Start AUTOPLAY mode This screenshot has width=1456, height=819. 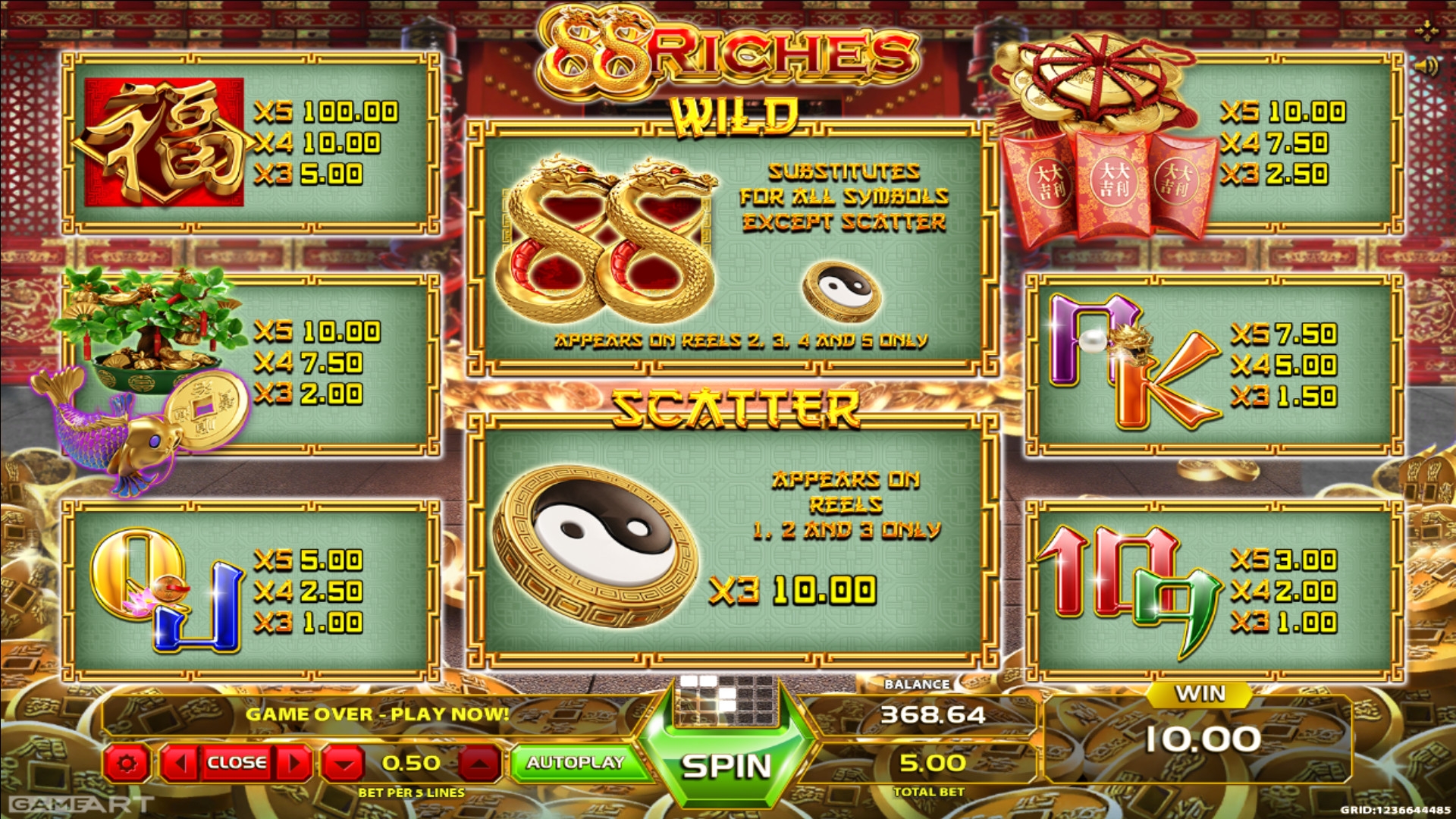(576, 763)
